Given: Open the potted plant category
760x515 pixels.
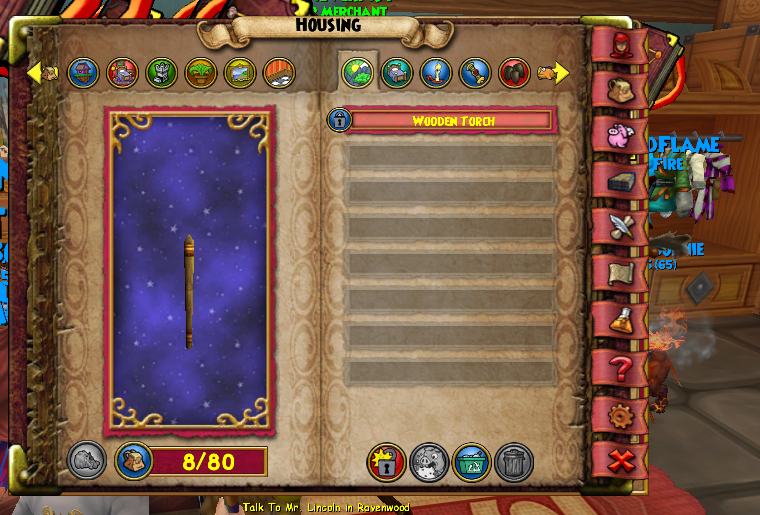Looking at the screenshot, I should click(x=200, y=72).
